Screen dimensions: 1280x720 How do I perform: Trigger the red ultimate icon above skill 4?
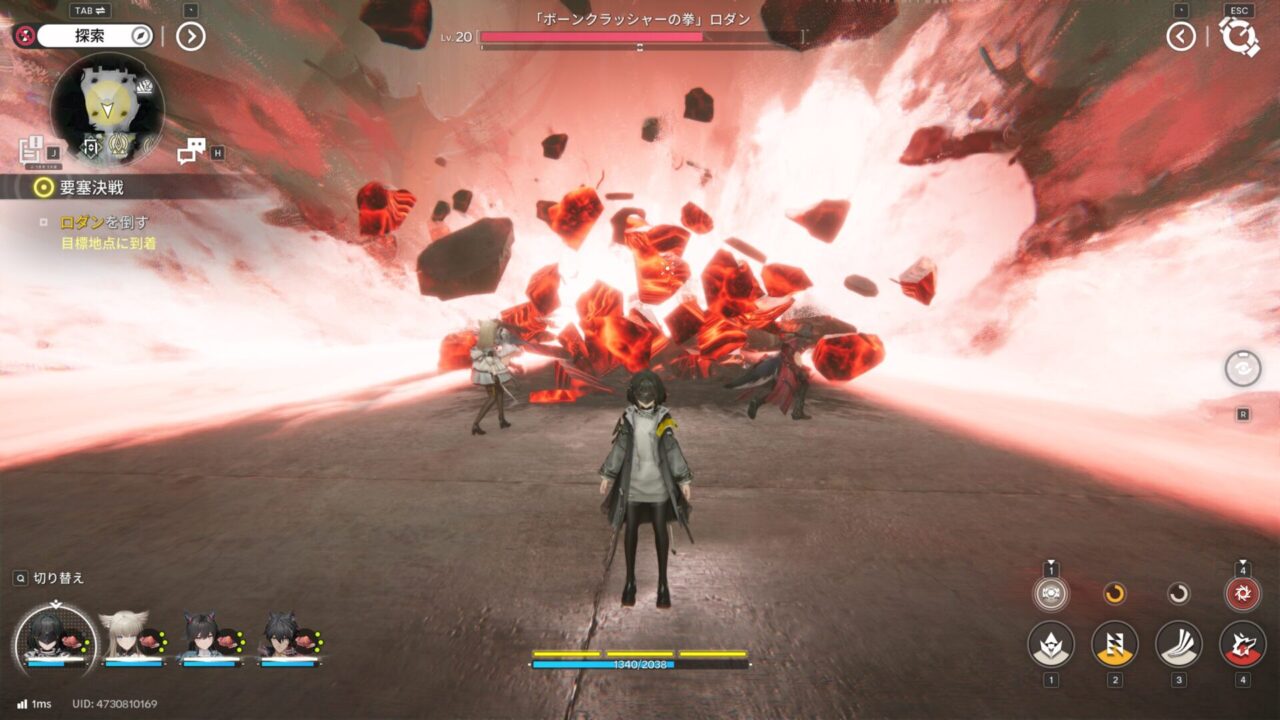tap(1243, 594)
